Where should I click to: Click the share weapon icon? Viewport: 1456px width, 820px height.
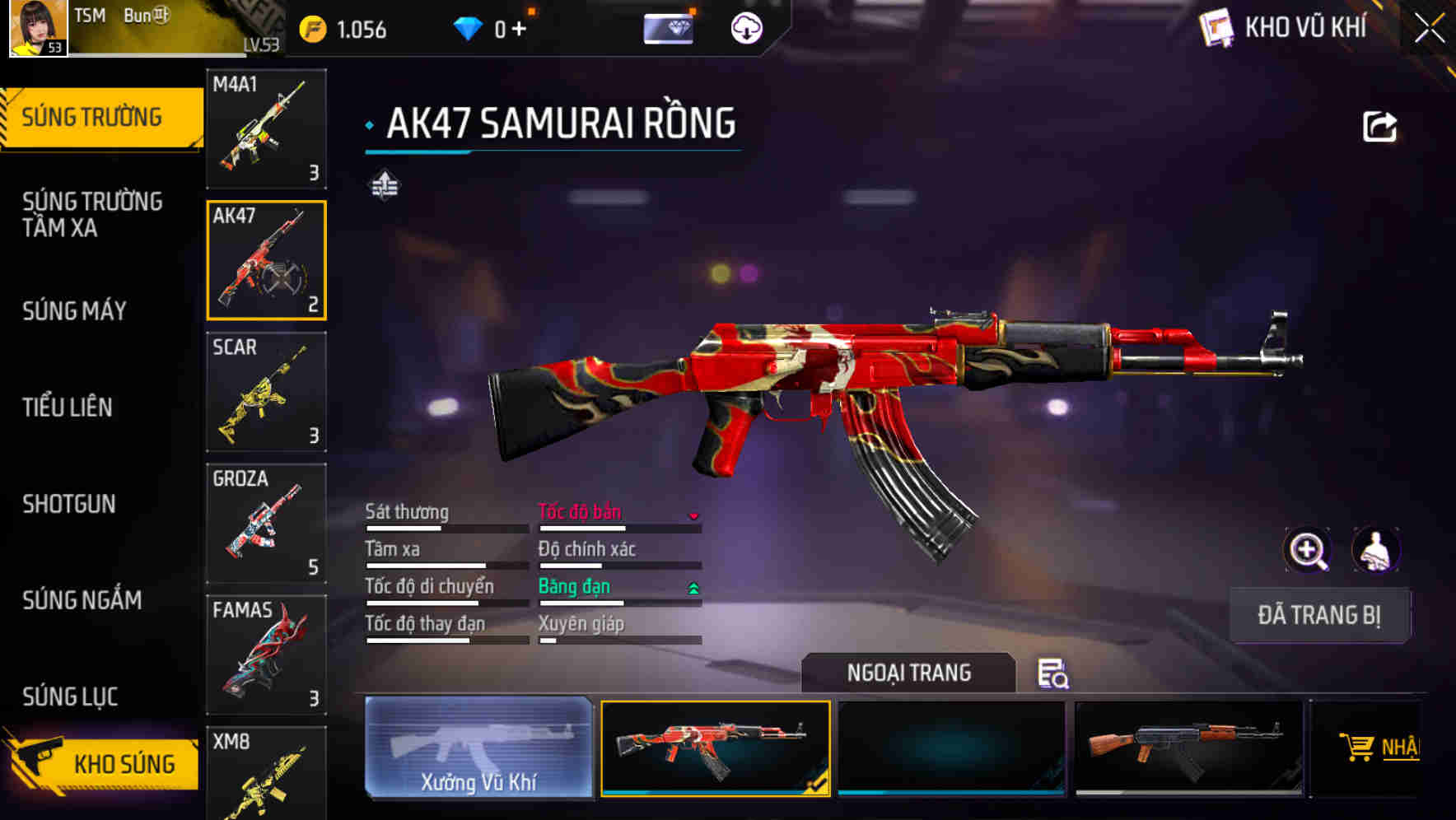[1378, 123]
